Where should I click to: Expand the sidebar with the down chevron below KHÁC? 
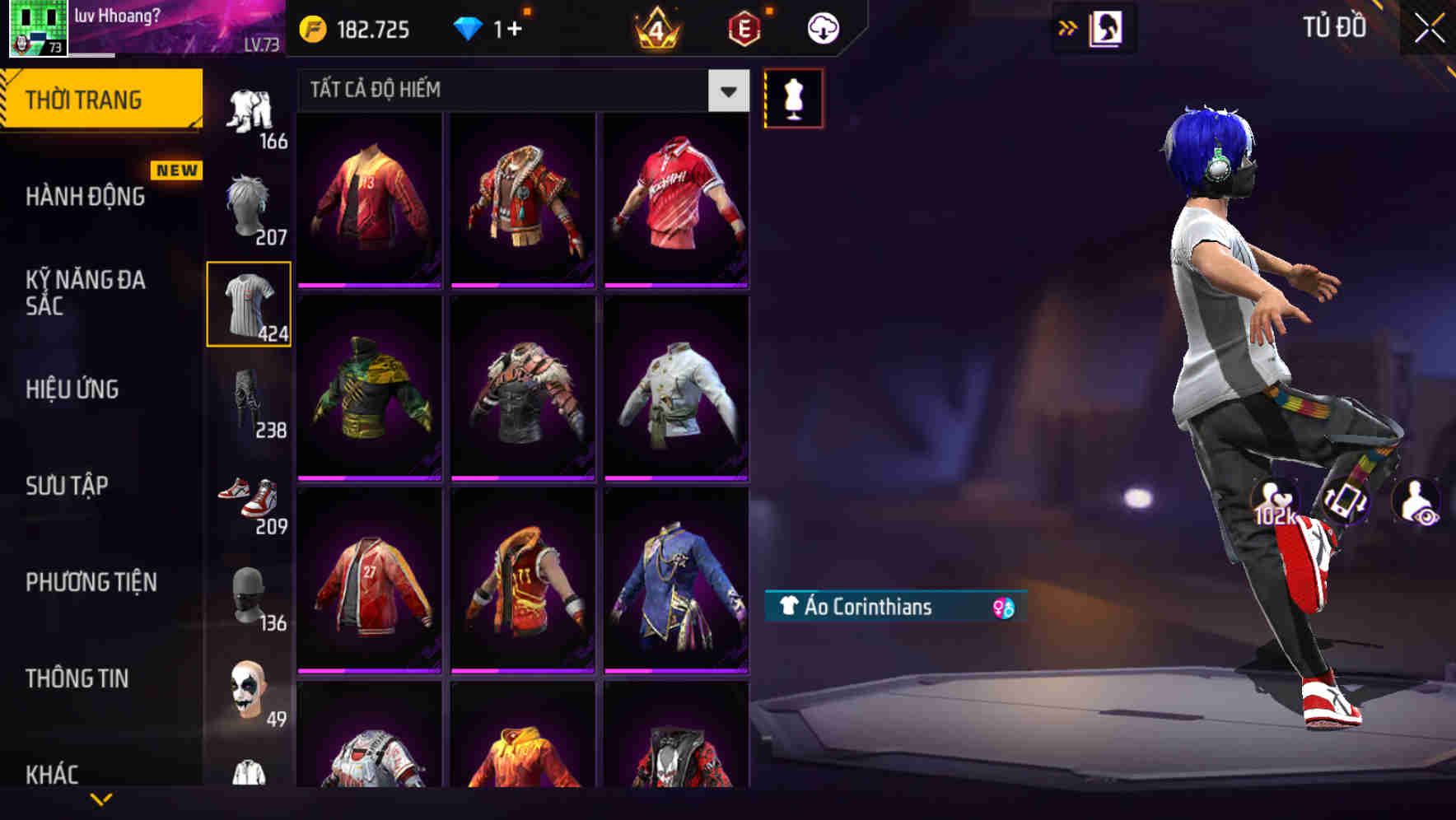(x=103, y=799)
